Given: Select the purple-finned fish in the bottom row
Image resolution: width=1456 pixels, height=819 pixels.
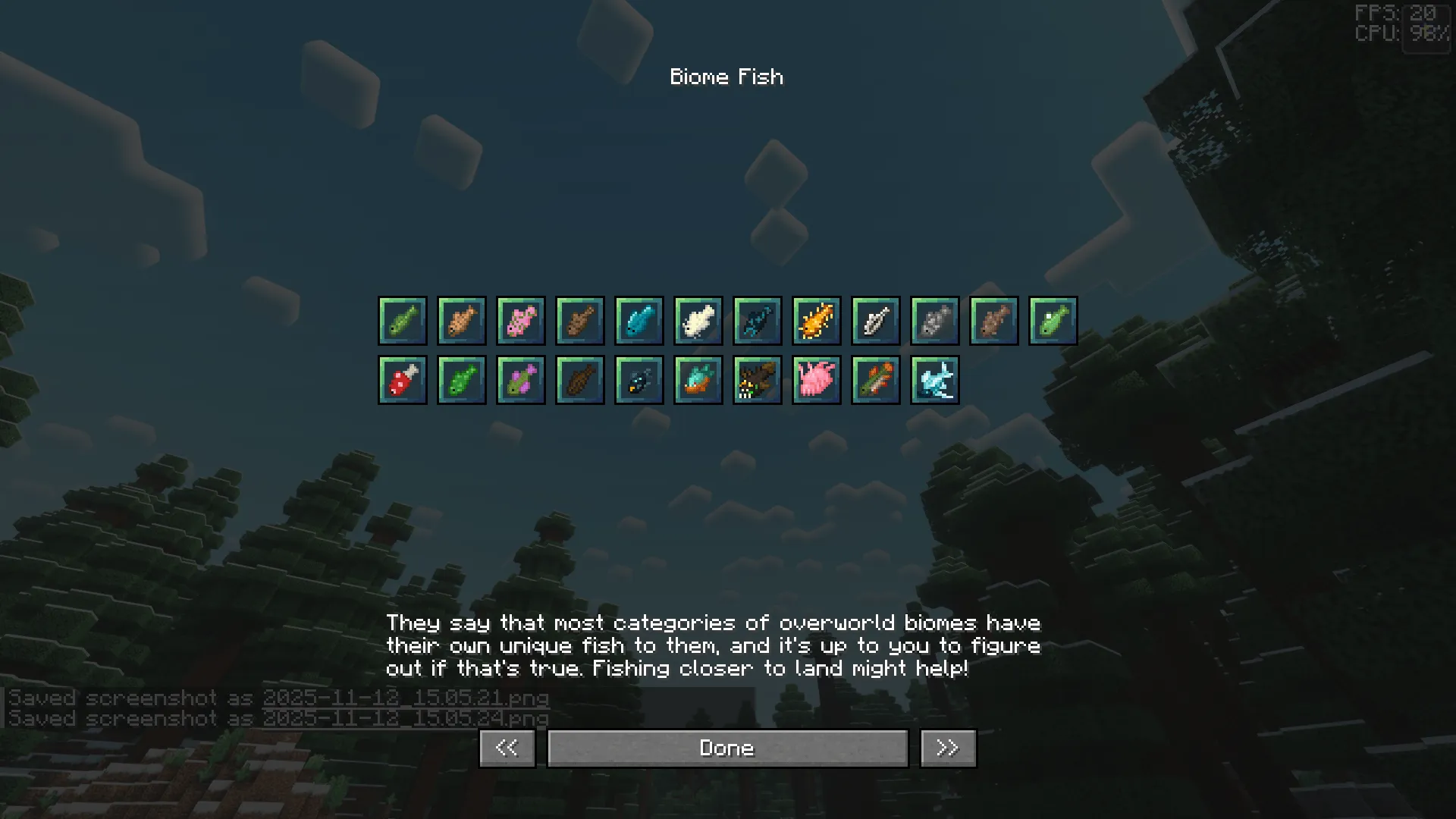Looking at the screenshot, I should point(520,379).
